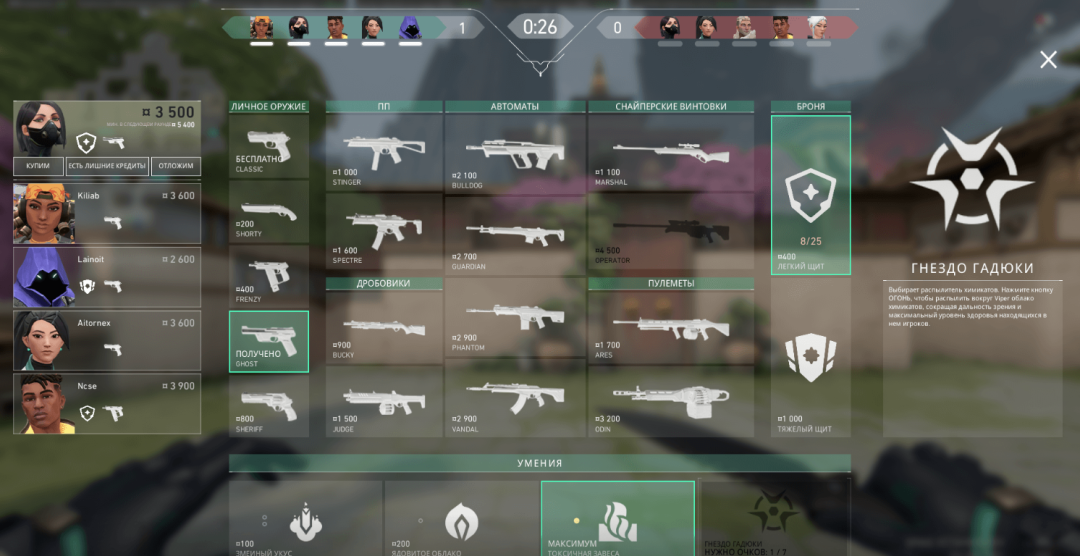Choose the ОТЛОЖИМ button
The height and width of the screenshot is (556, 1080).
point(175,166)
